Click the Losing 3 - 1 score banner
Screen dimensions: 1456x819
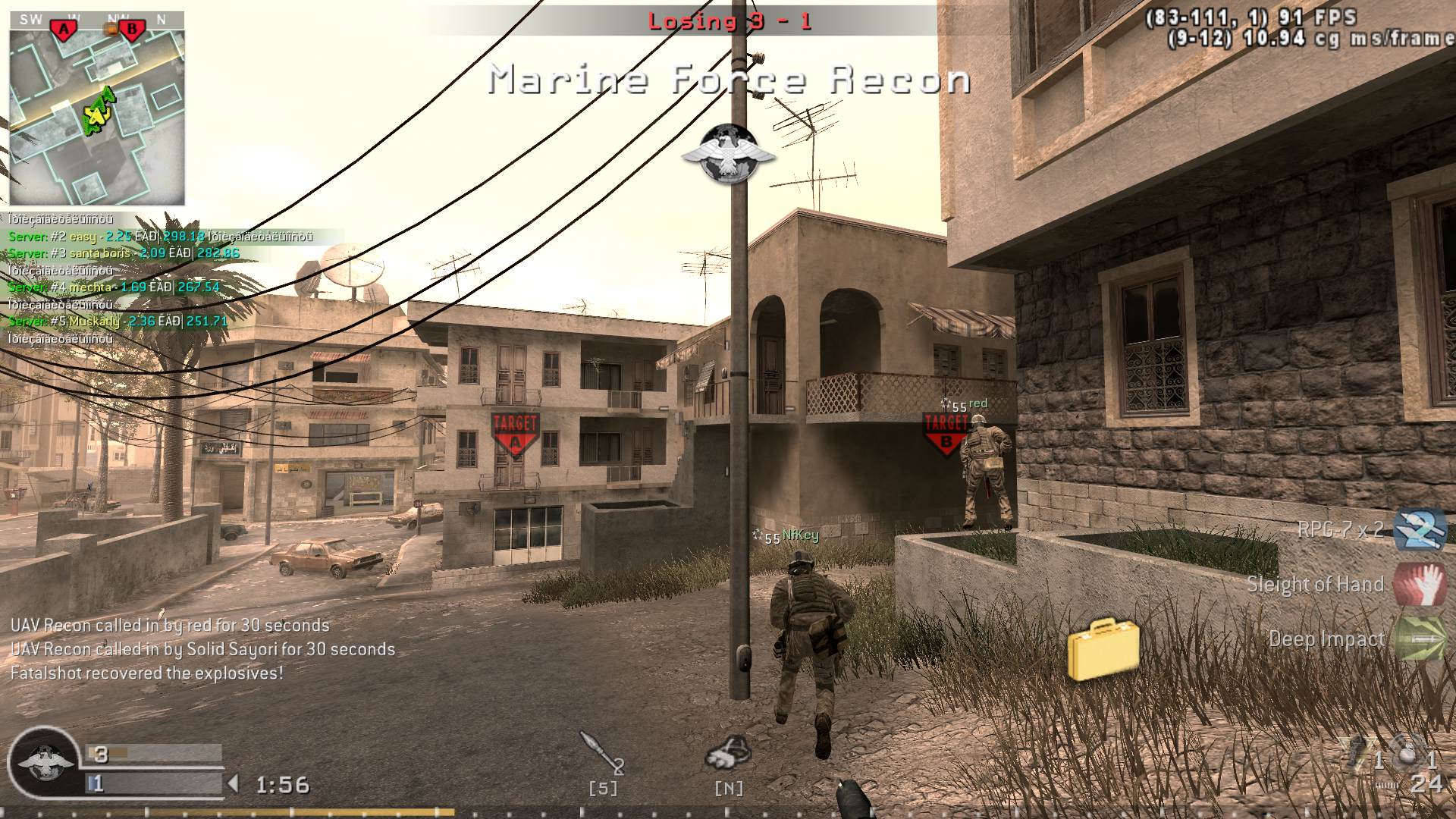[730, 20]
